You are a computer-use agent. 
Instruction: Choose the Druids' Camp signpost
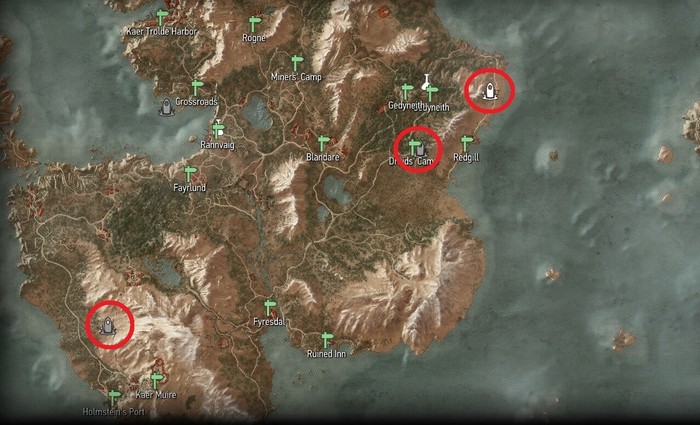412,148
